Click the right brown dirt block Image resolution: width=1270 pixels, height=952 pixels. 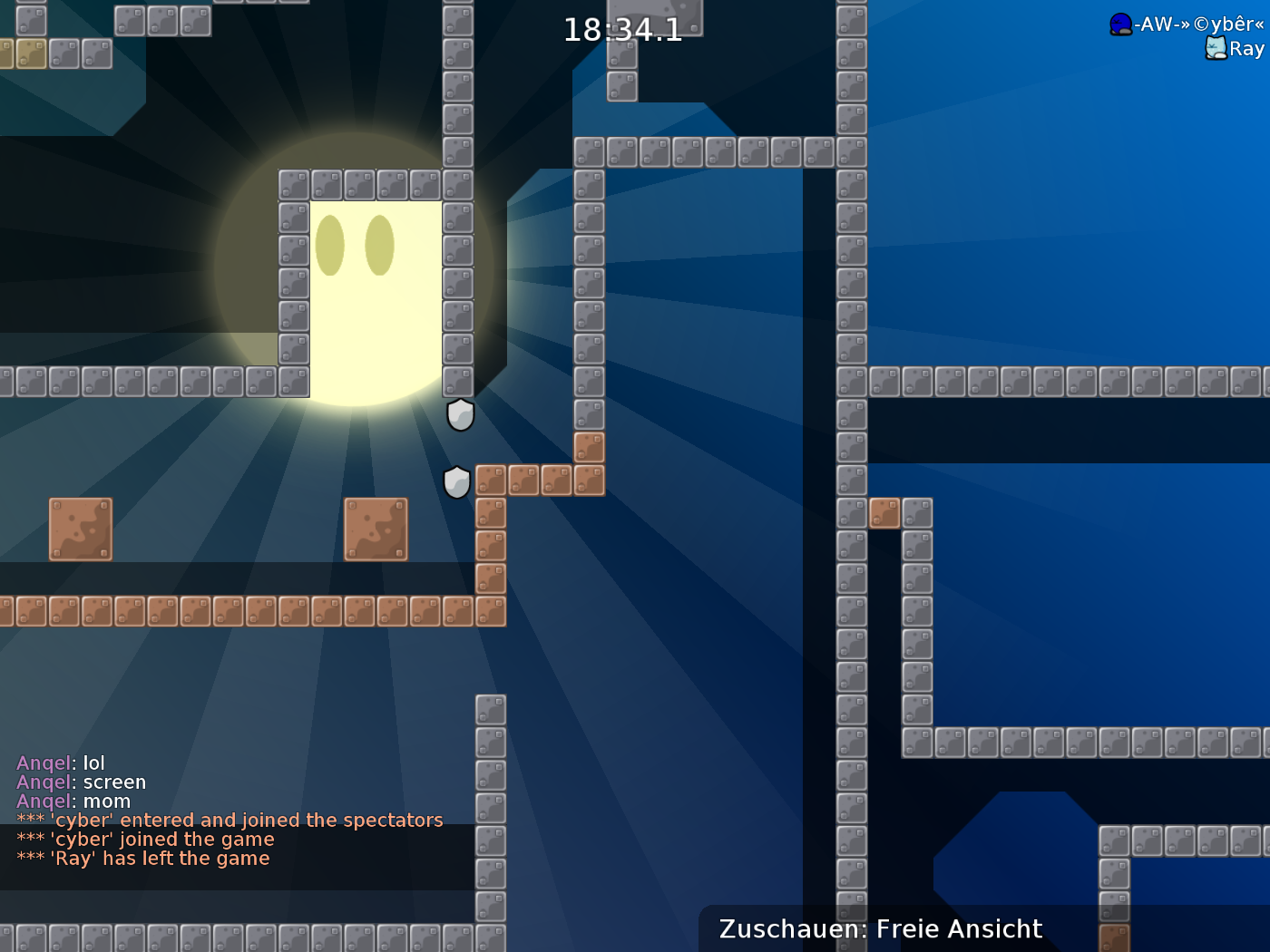[376, 529]
